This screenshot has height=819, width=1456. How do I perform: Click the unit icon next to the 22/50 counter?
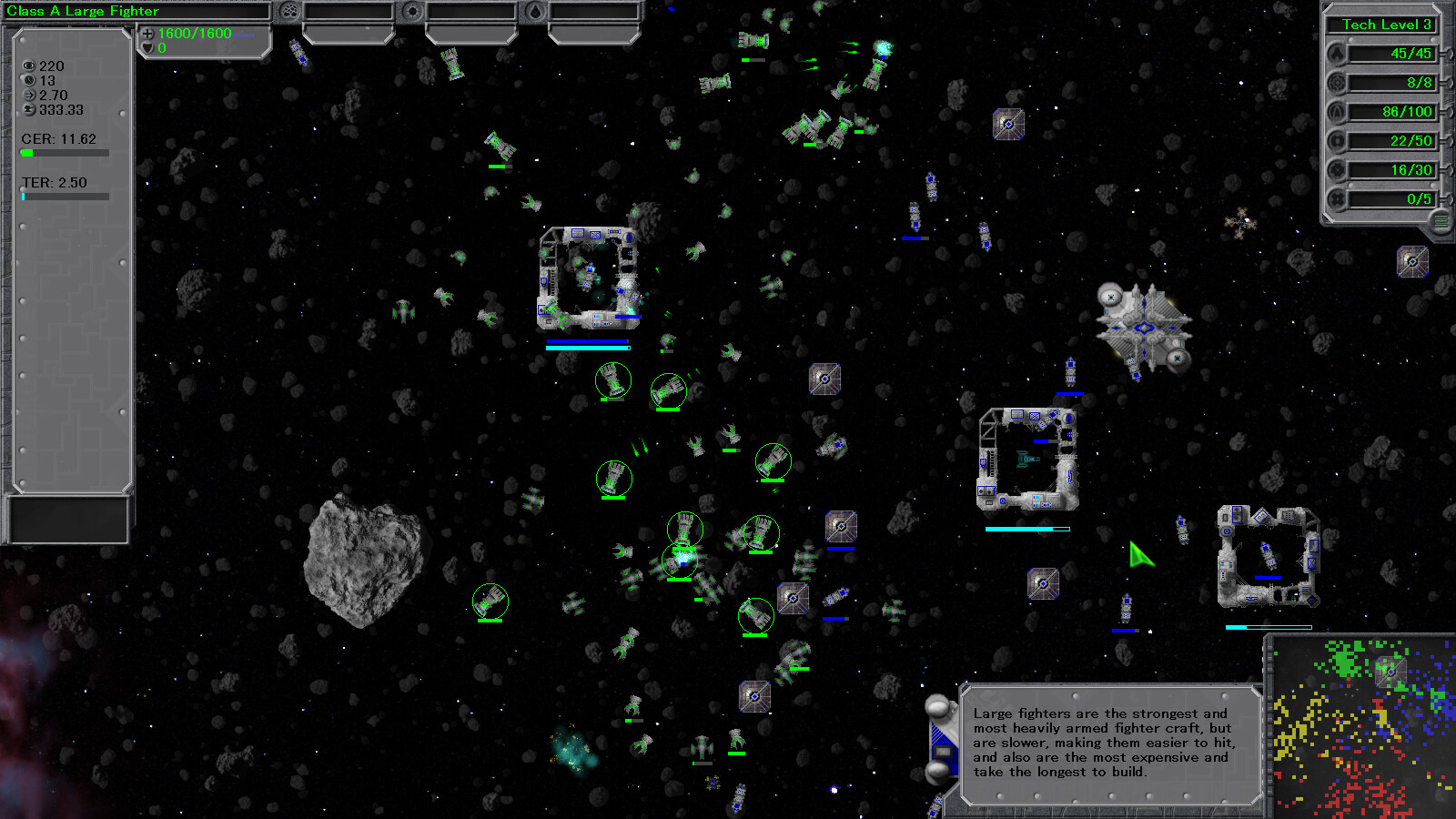pos(1338,140)
